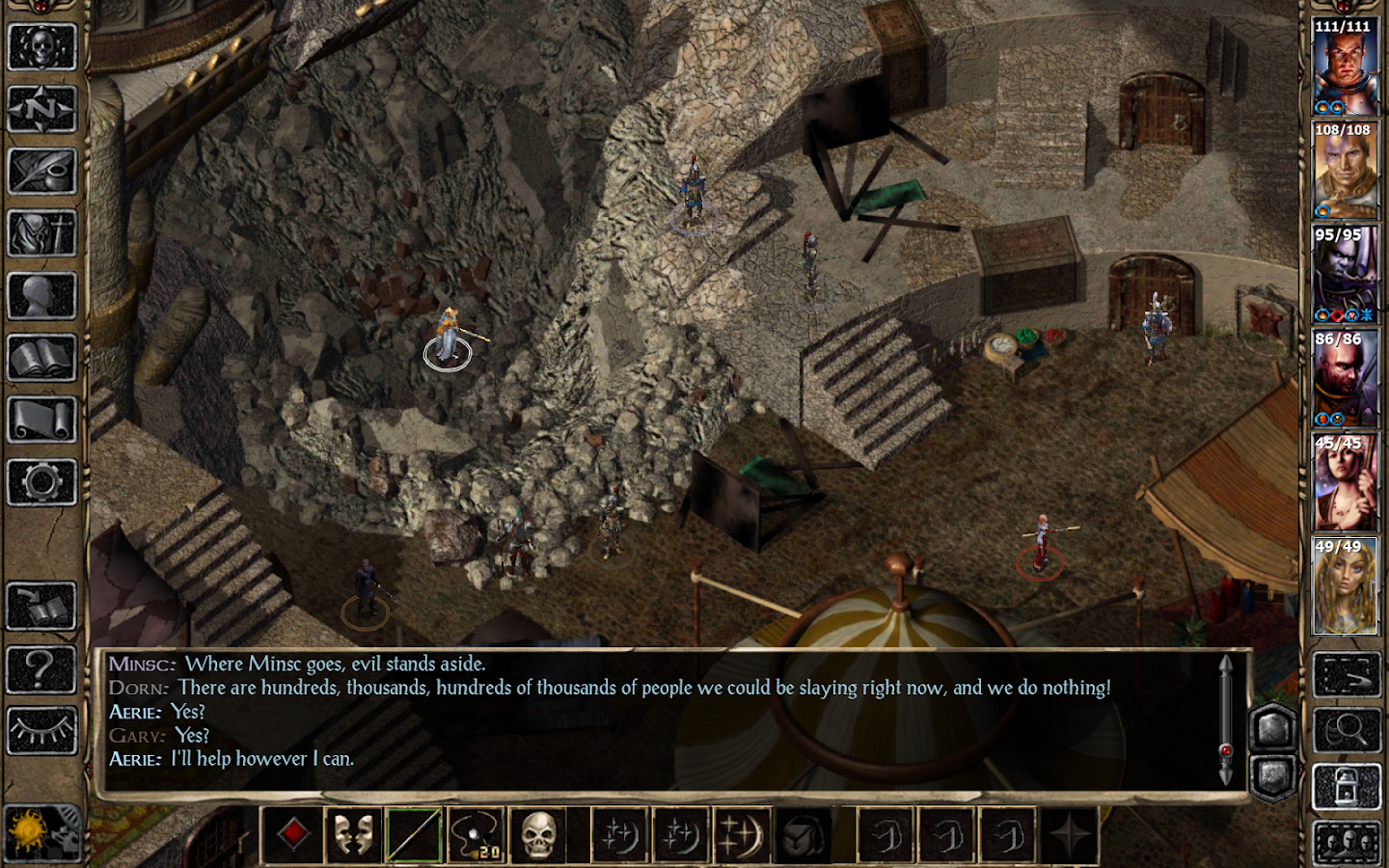The image size is (1389, 868).
Task: Open the inventory screen button
Action: tap(41, 233)
